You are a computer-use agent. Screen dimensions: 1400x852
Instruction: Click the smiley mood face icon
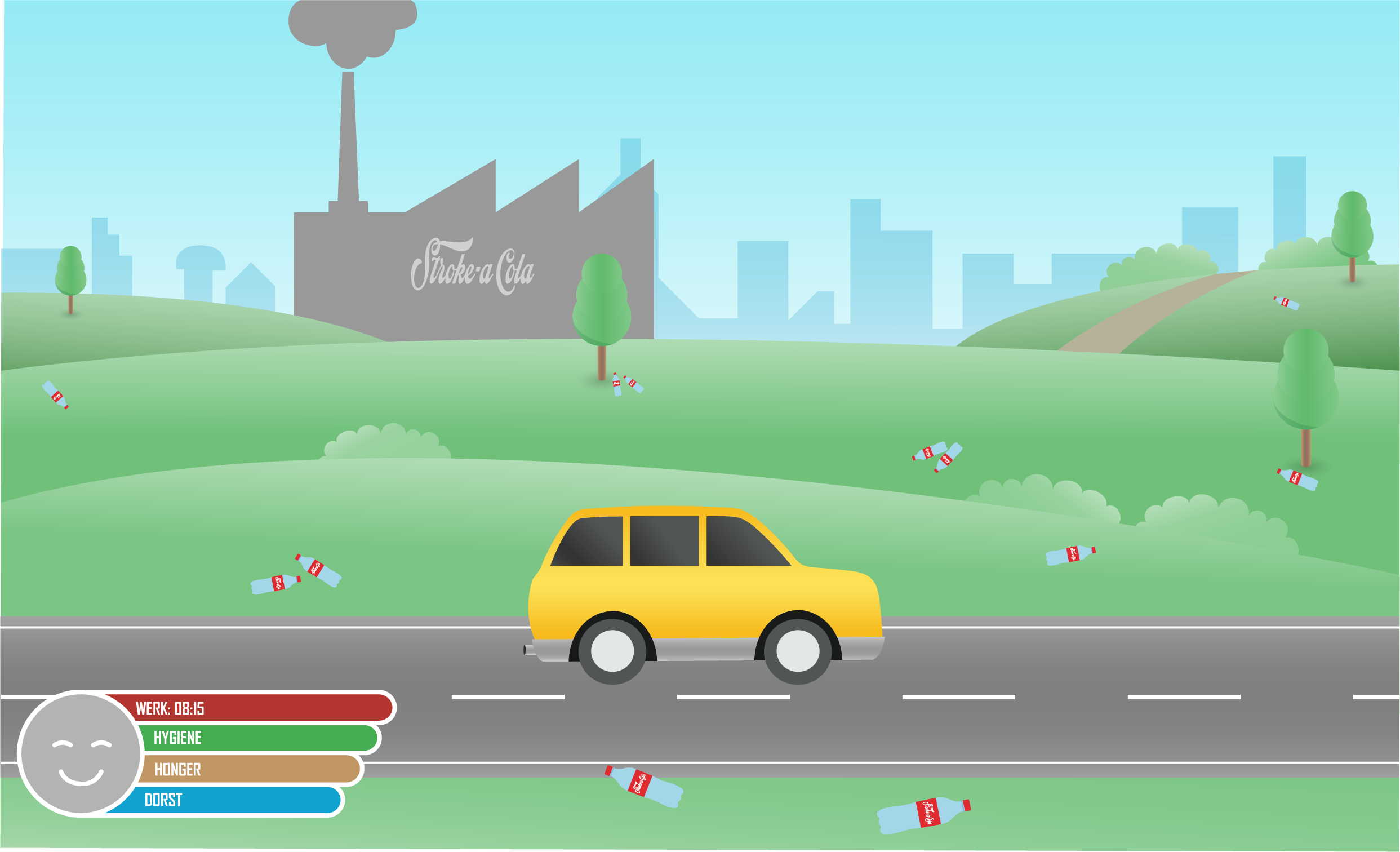coord(80,755)
